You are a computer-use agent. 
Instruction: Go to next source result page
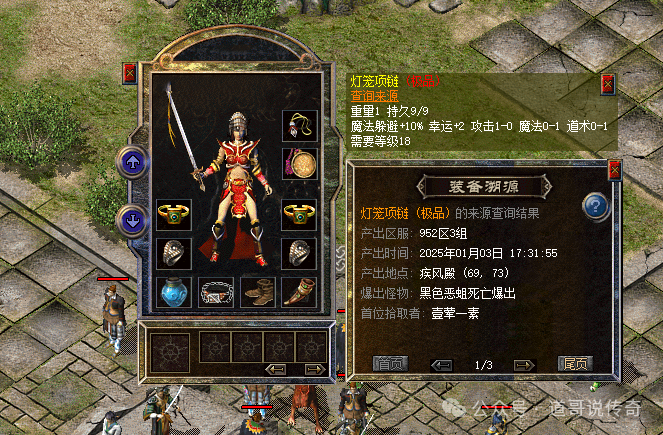click(x=523, y=364)
